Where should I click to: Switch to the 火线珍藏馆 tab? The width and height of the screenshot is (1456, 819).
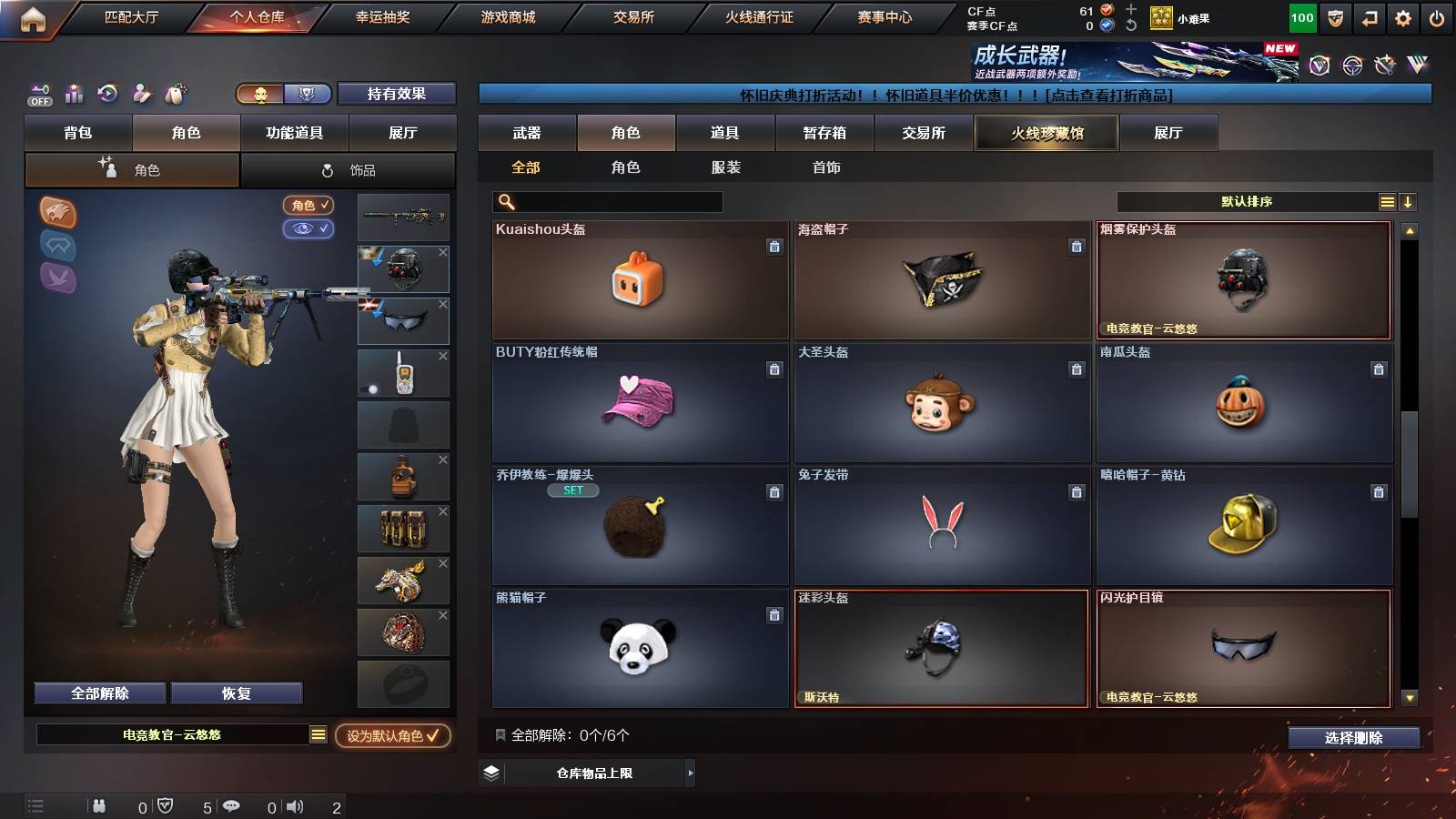tap(1046, 133)
